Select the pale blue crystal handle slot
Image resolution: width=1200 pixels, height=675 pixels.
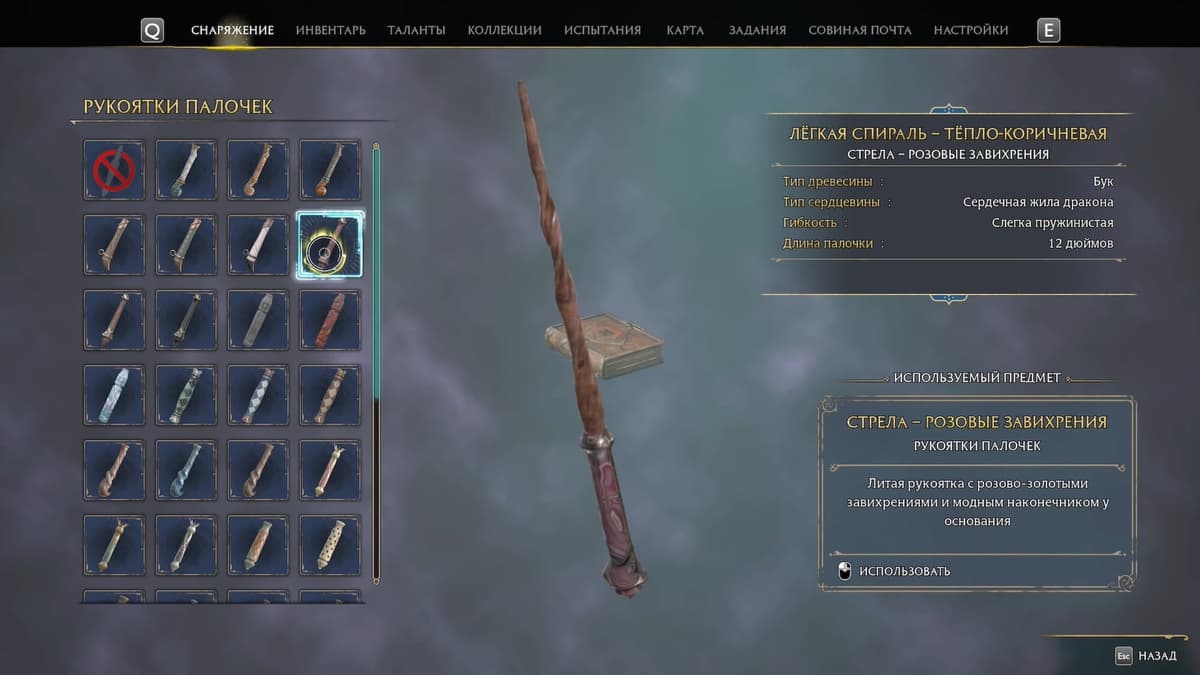tap(114, 395)
